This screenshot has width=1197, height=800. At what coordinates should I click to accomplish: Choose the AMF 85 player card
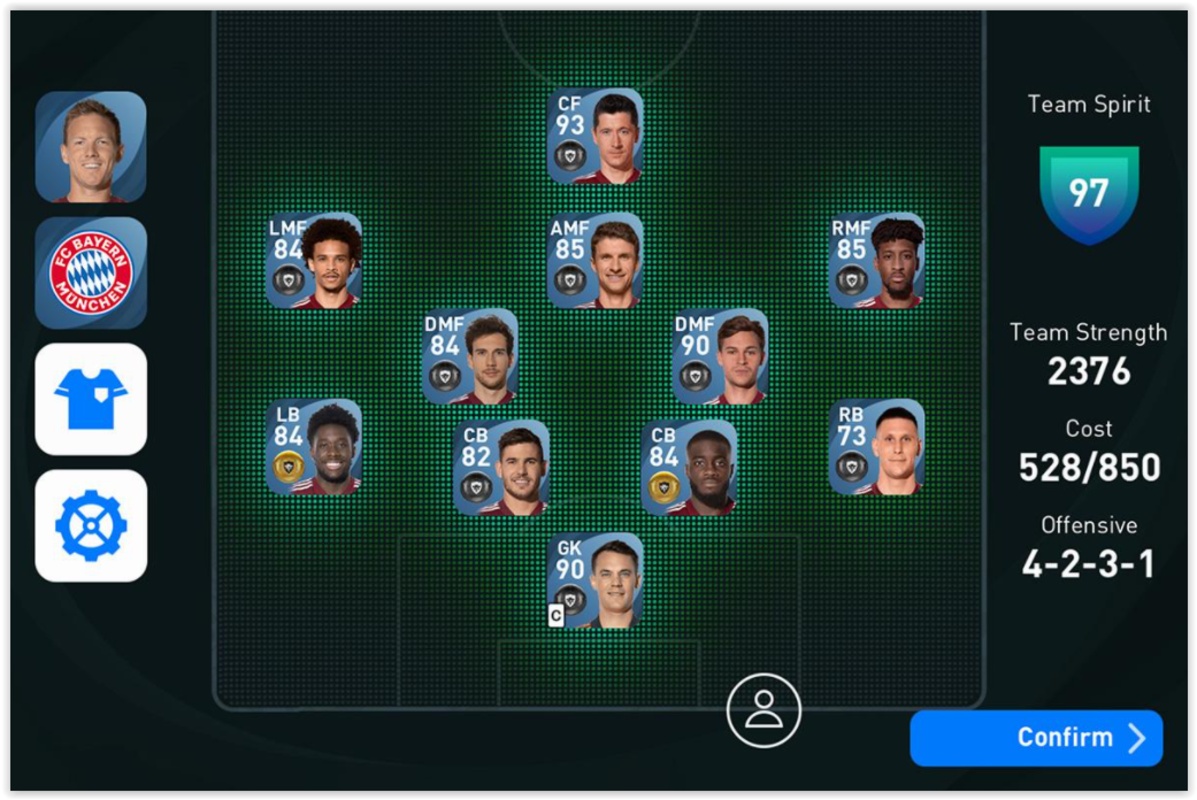[595, 260]
